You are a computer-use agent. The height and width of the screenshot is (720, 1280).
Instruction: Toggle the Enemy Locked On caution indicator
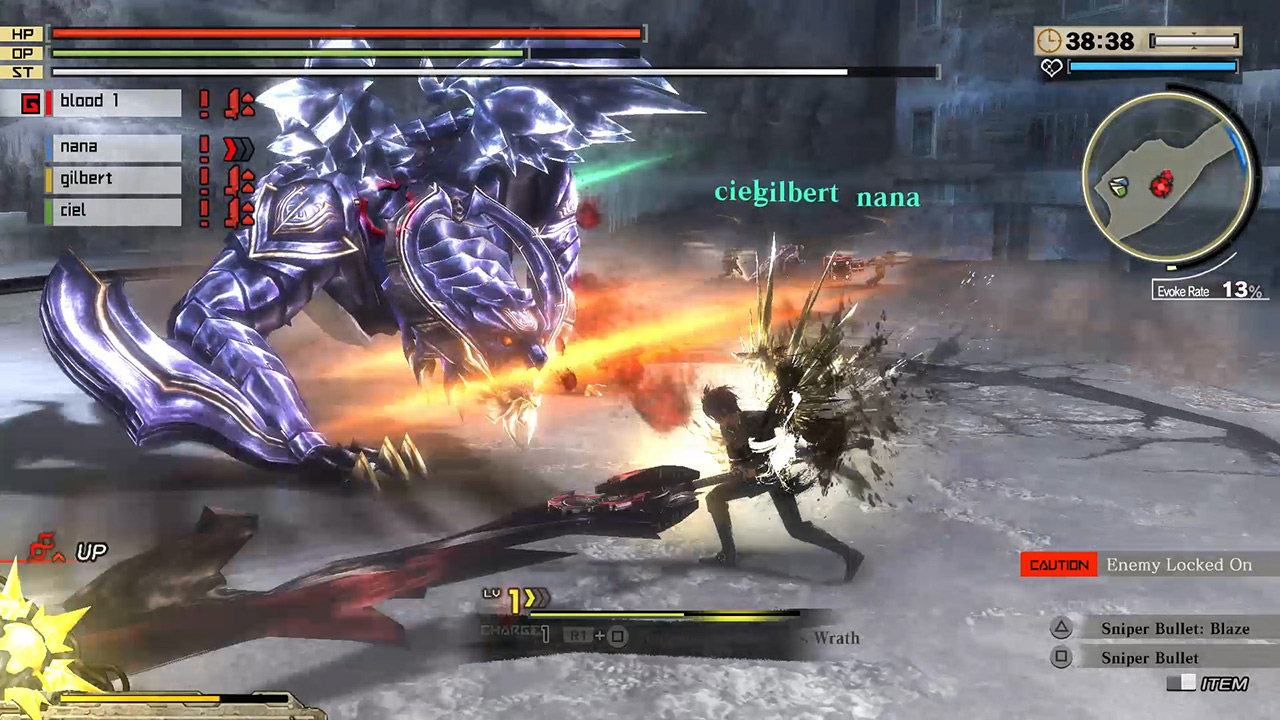(1058, 565)
